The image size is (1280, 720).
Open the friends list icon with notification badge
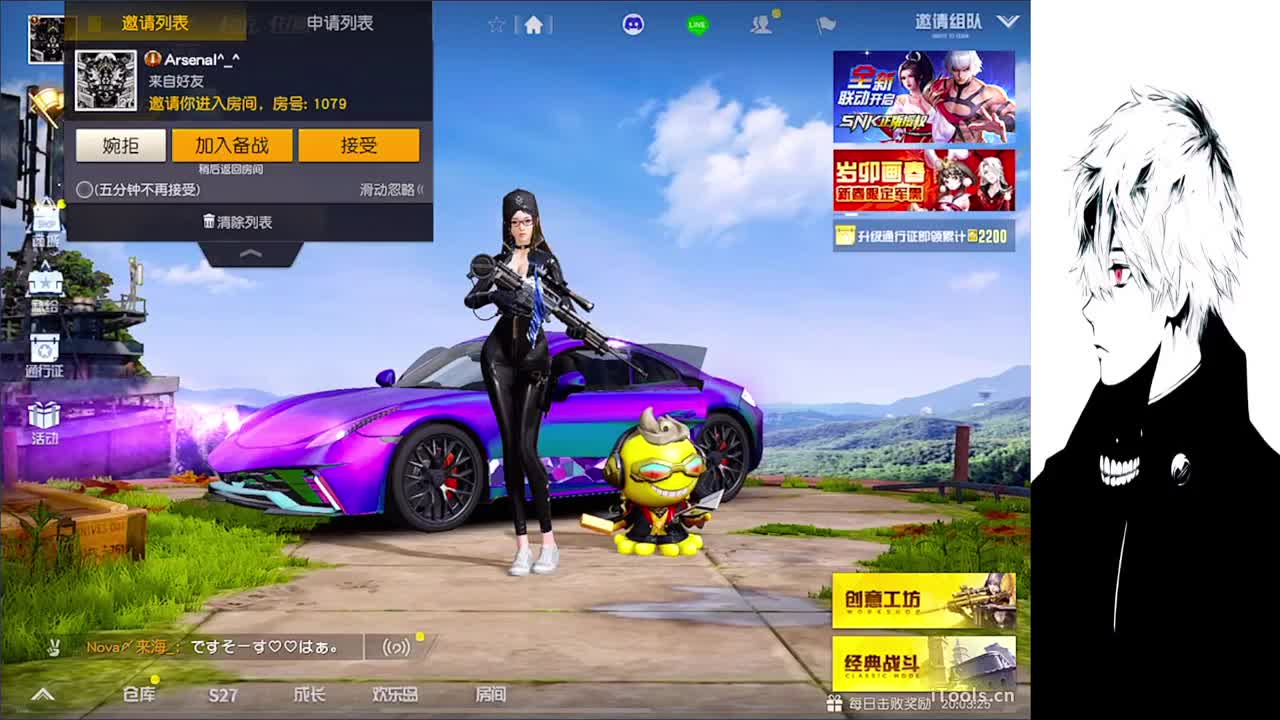[762, 22]
